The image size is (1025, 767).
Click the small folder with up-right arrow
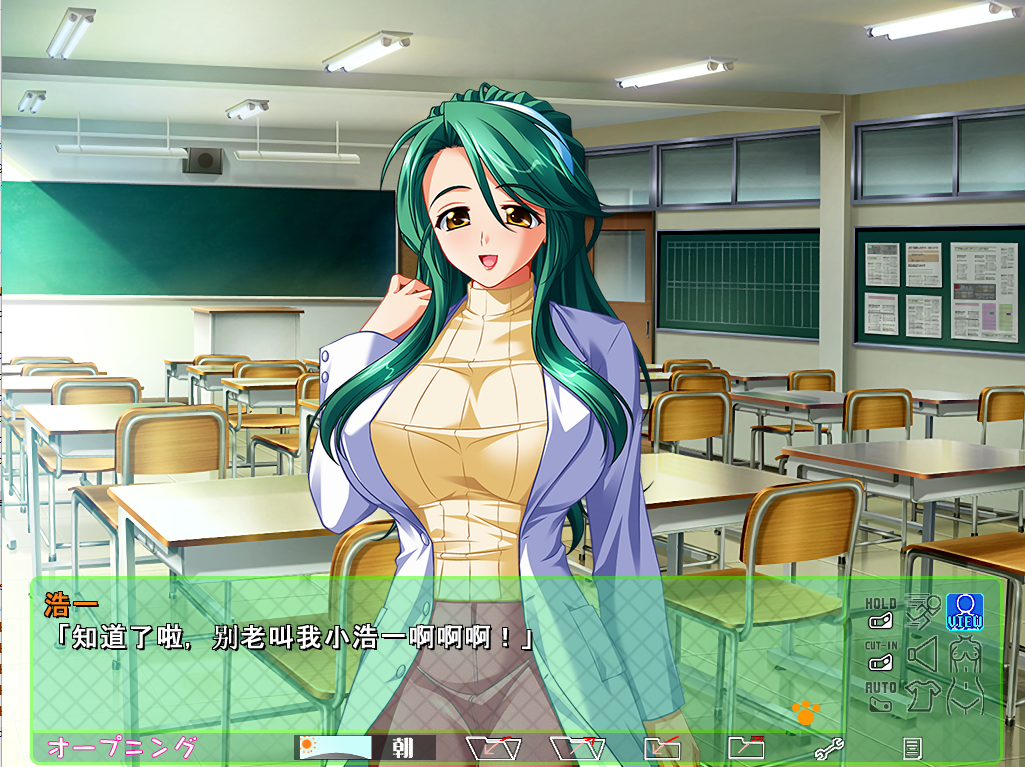[x=746, y=746]
